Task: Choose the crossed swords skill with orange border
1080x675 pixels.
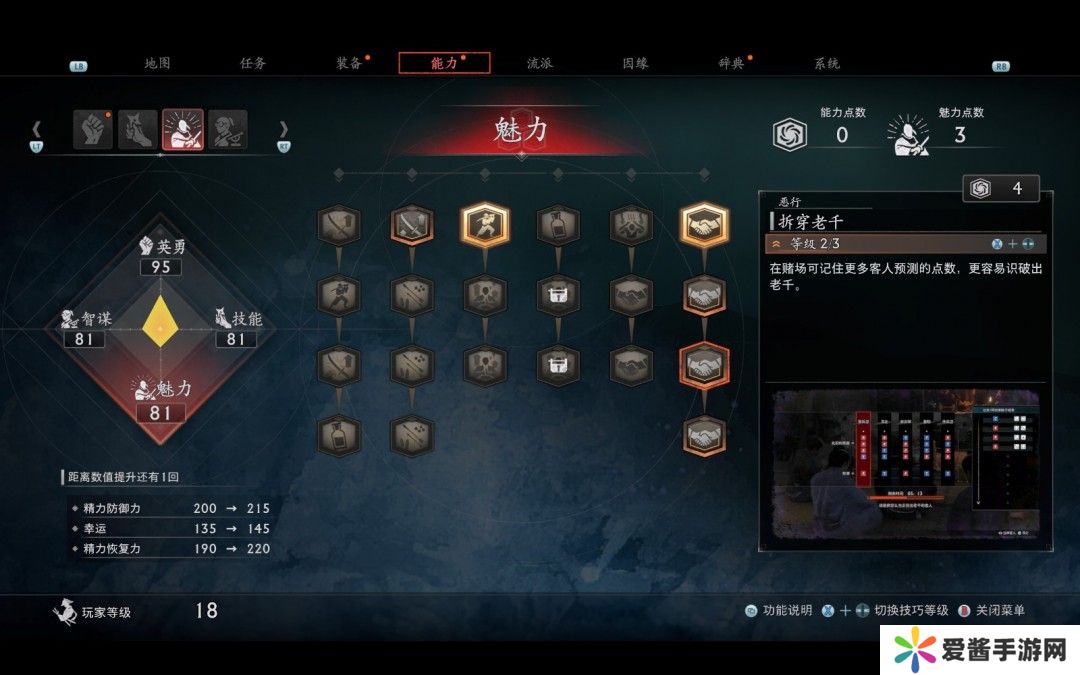Action: tap(412, 226)
